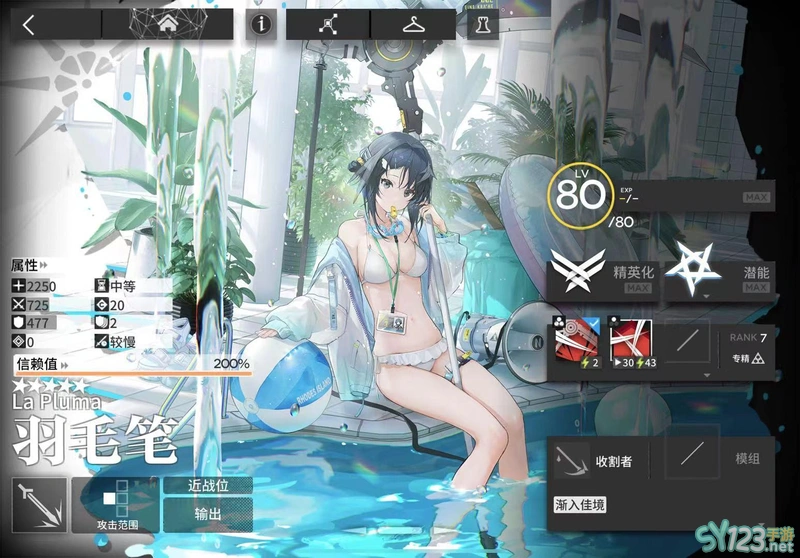Select the 输出 DPS tag

207,515
